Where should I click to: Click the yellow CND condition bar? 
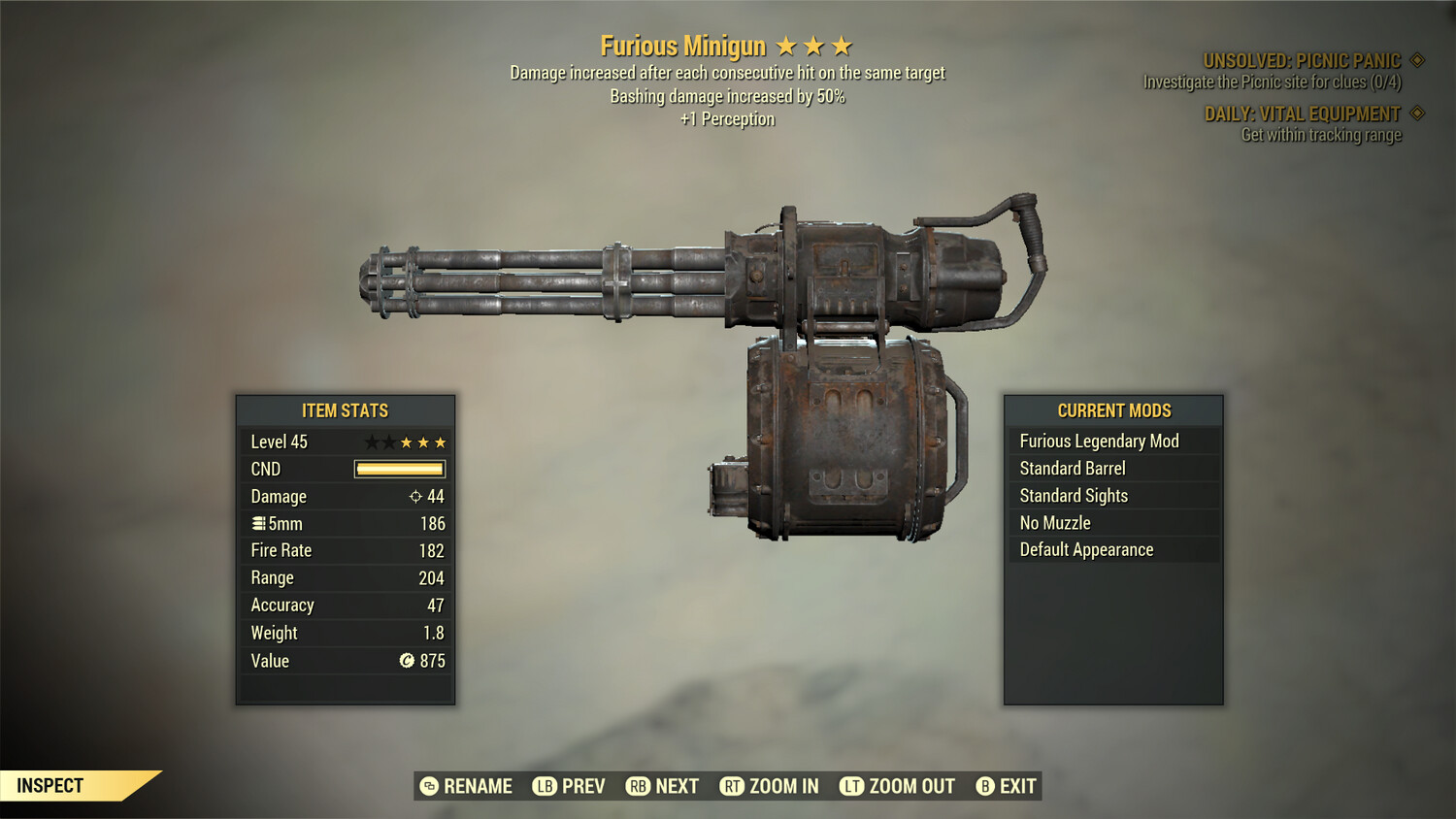399,469
